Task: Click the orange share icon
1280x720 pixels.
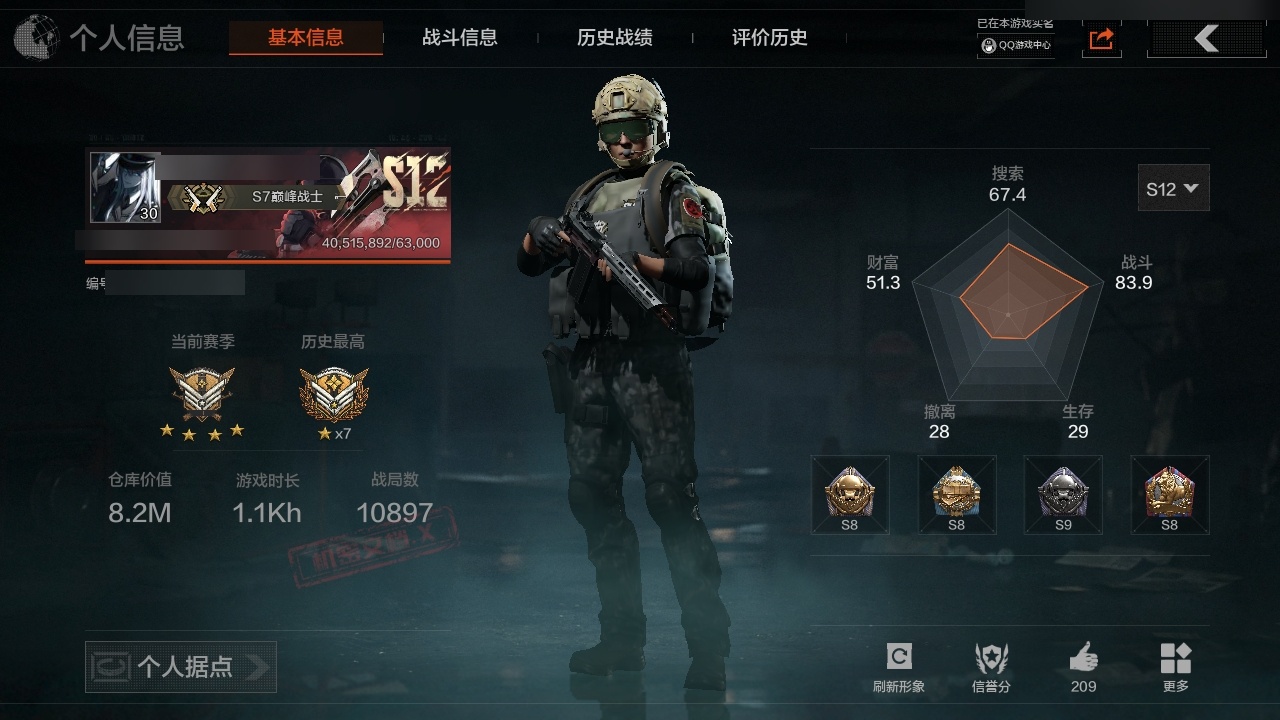Action: tap(1101, 39)
